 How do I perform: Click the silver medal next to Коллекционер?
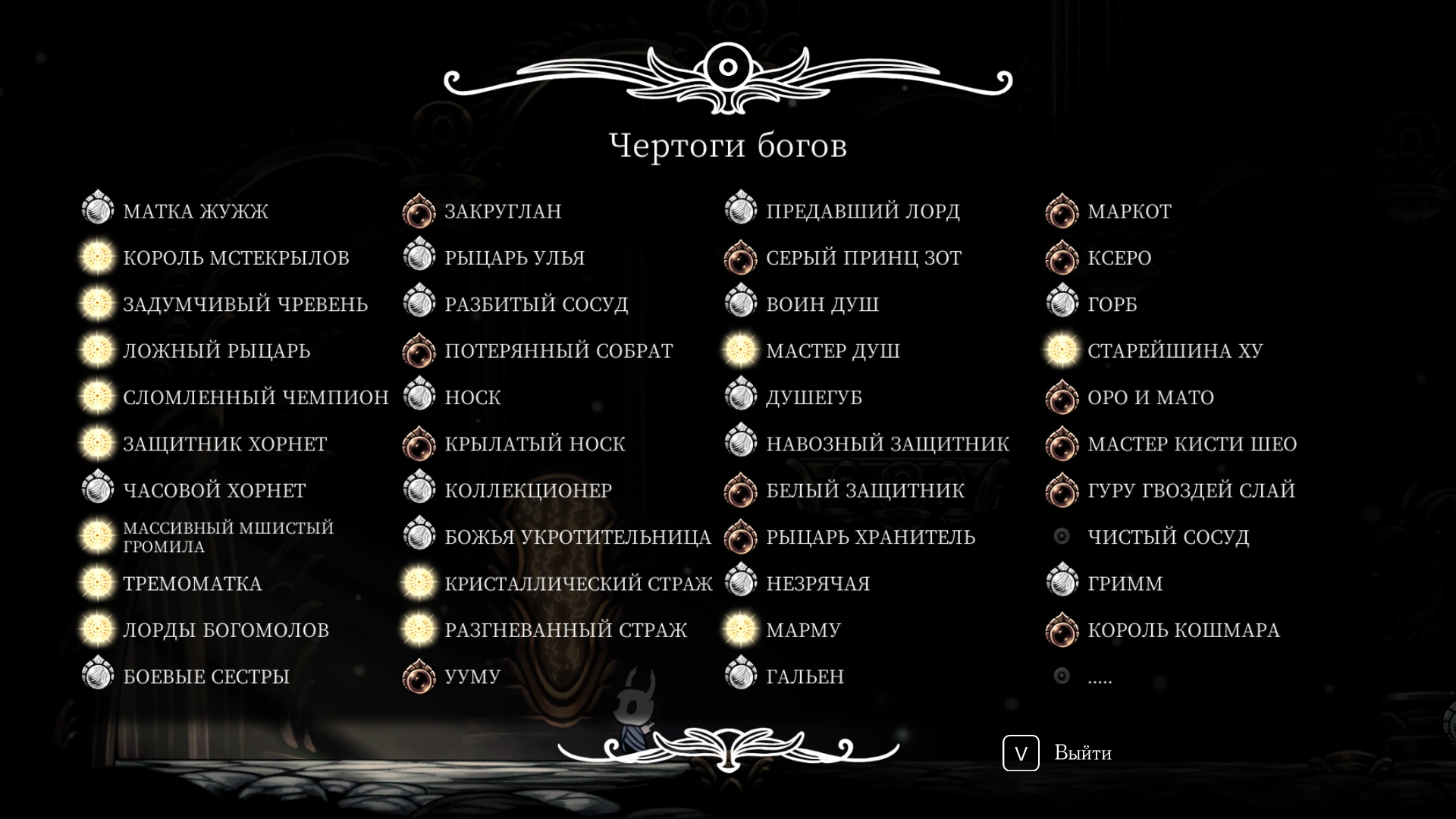(419, 490)
